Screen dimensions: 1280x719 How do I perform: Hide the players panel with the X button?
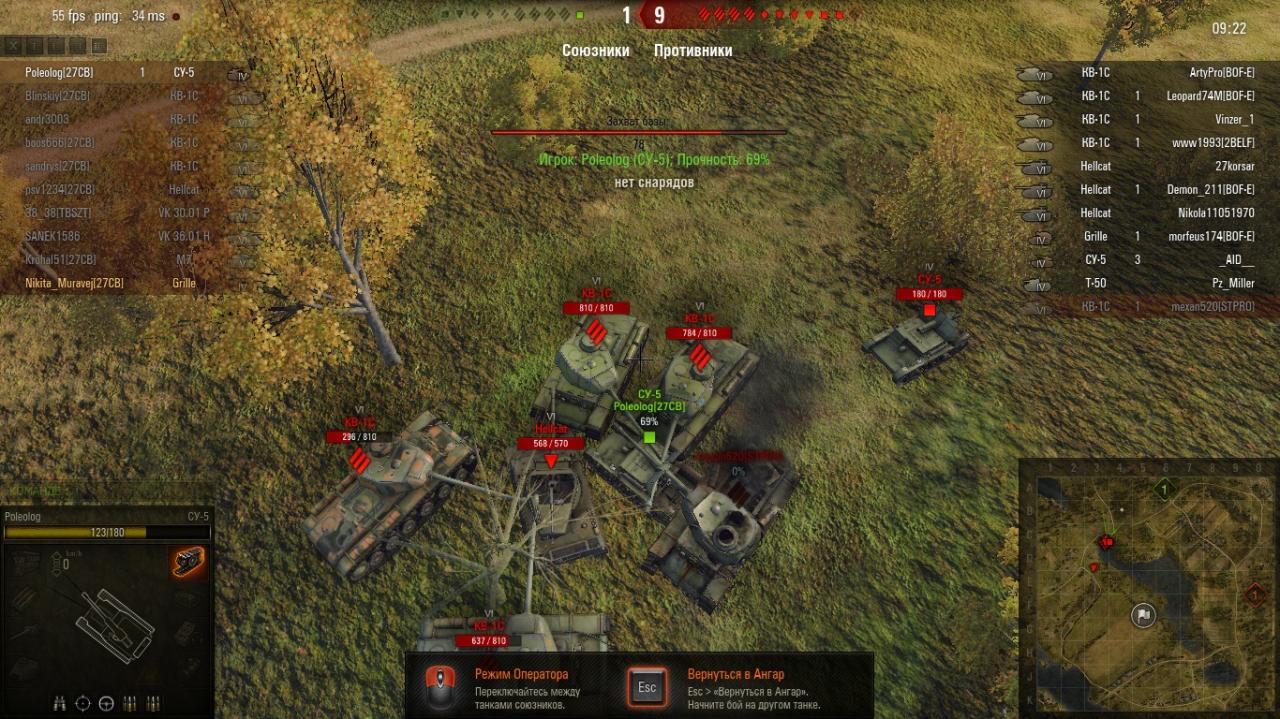tap(11, 45)
